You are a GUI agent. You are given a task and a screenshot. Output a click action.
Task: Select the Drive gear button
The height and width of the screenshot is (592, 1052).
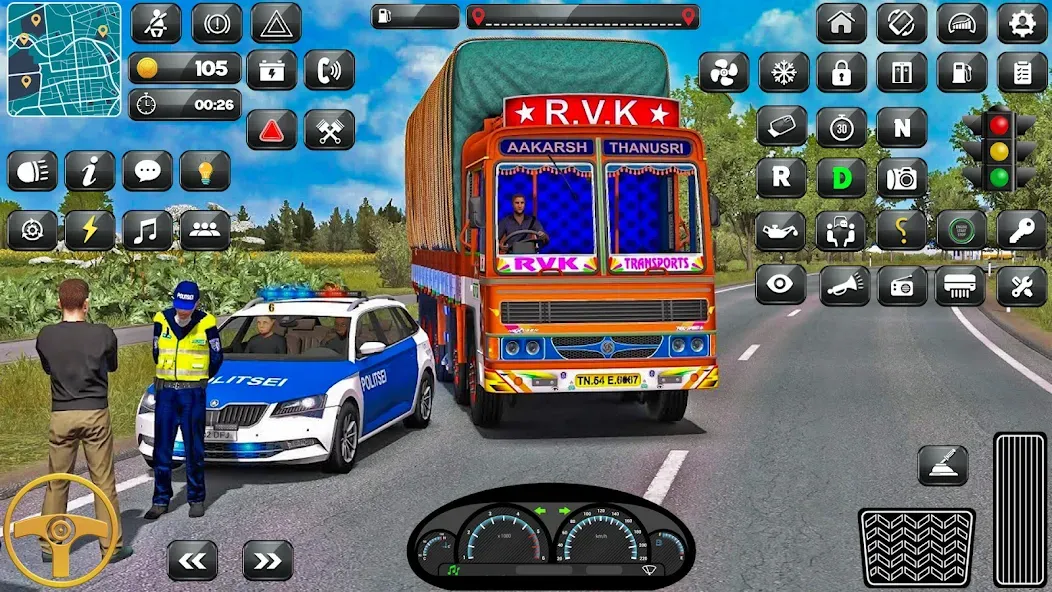point(841,178)
